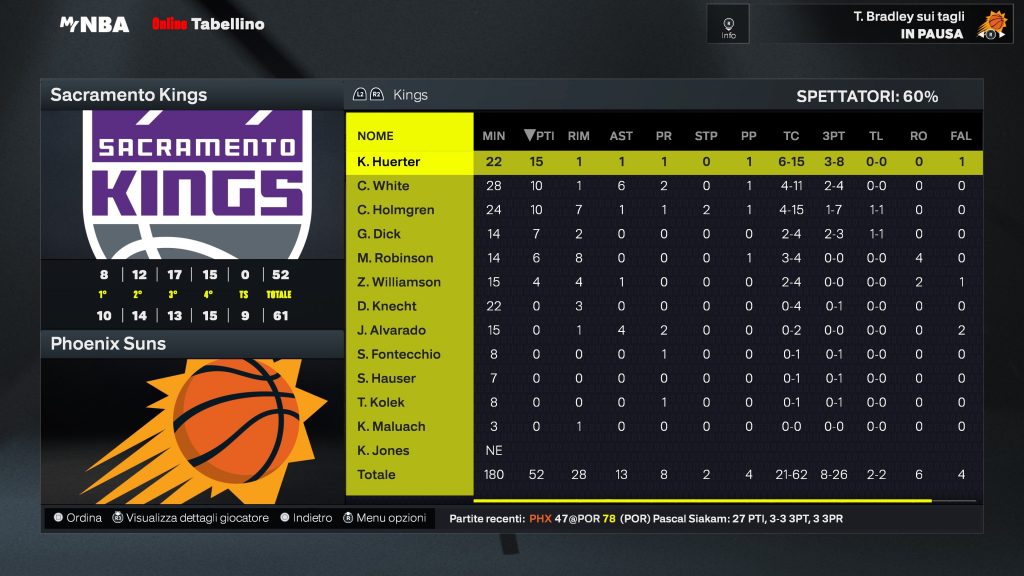
Task: Sort the table by PTI column
Action: pos(539,136)
